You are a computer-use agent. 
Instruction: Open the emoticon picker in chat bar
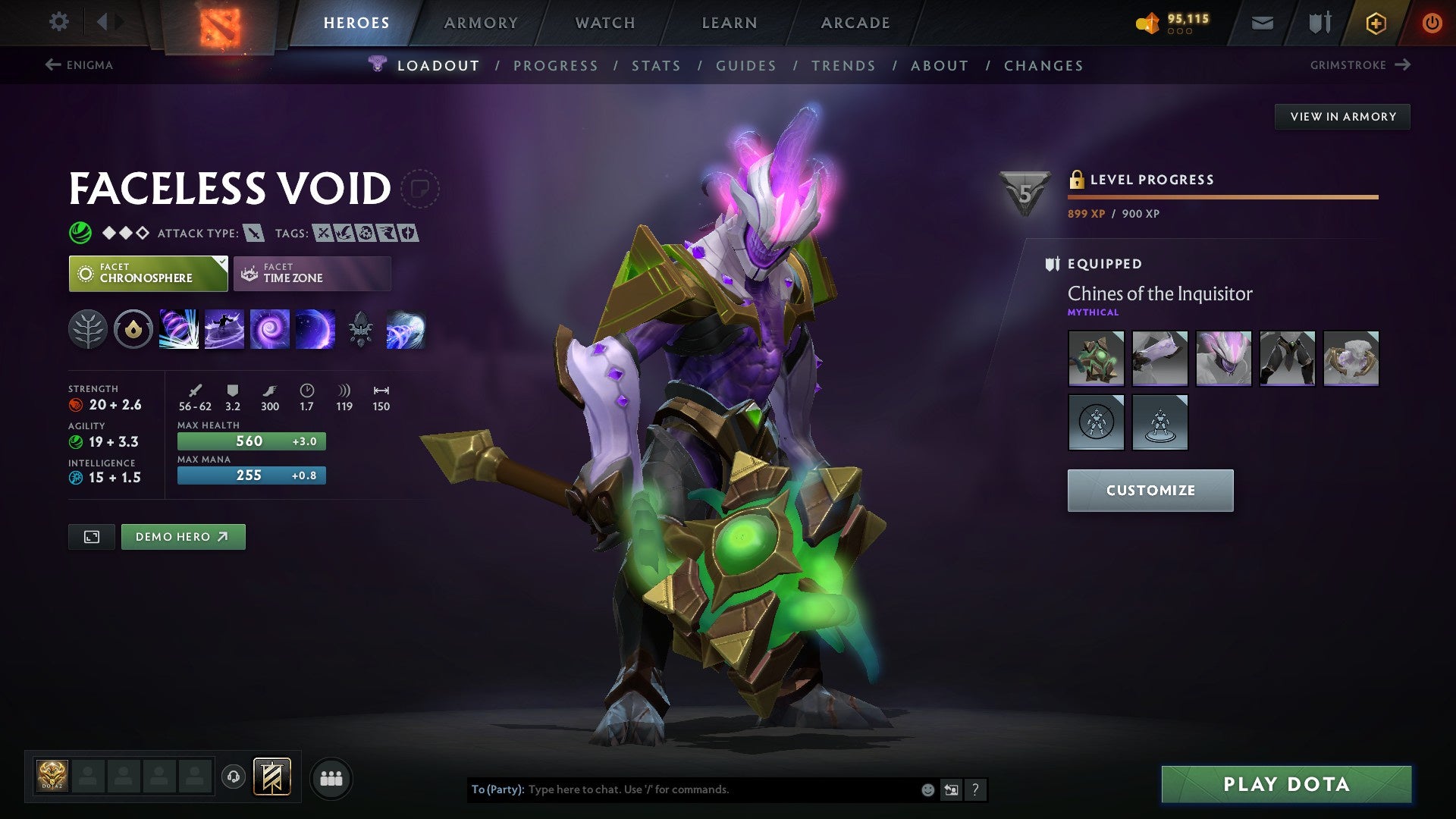click(x=927, y=789)
